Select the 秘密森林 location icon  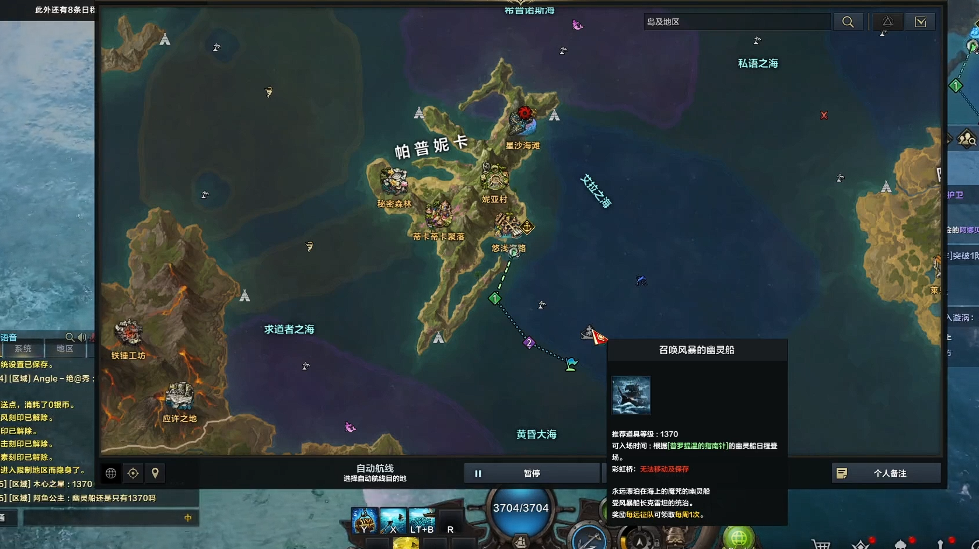pos(393,181)
